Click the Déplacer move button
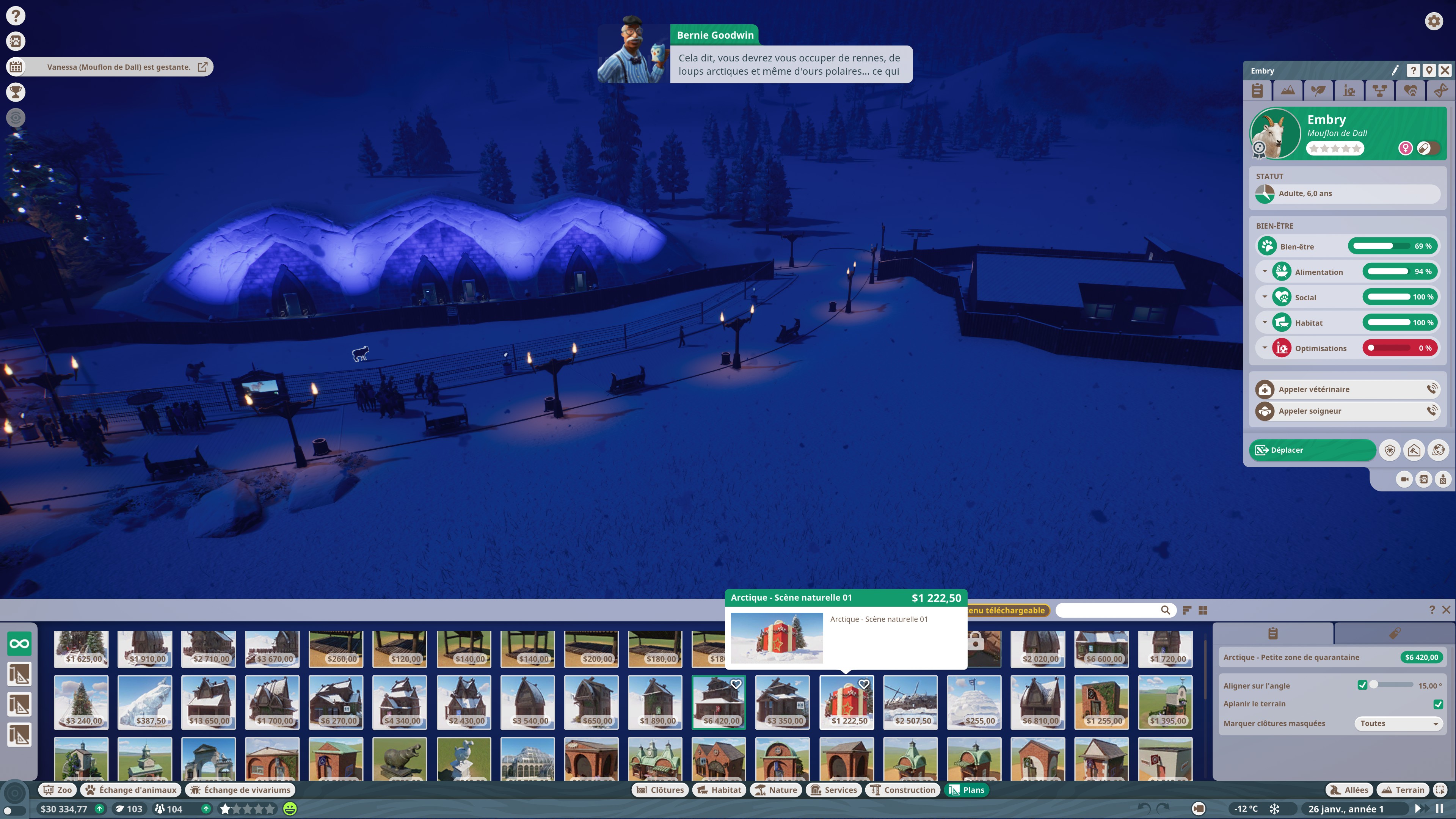The image size is (1456, 819). pyautogui.click(x=1312, y=450)
